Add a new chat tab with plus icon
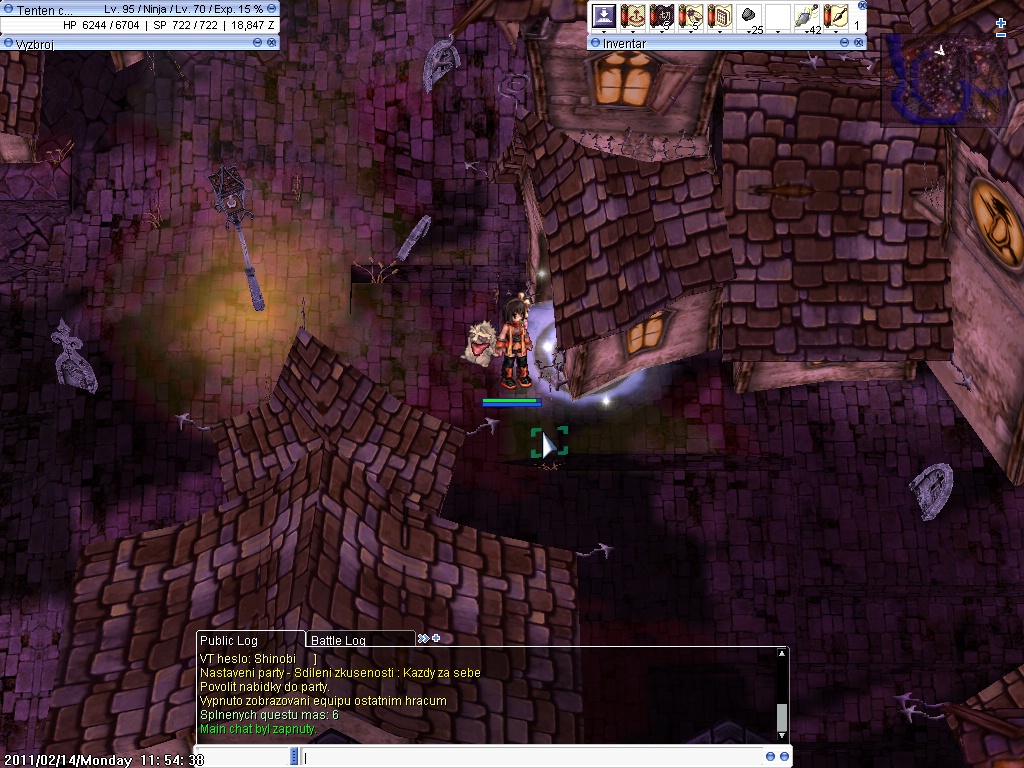Screen dimensions: 1024x768 pyautogui.click(x=436, y=638)
